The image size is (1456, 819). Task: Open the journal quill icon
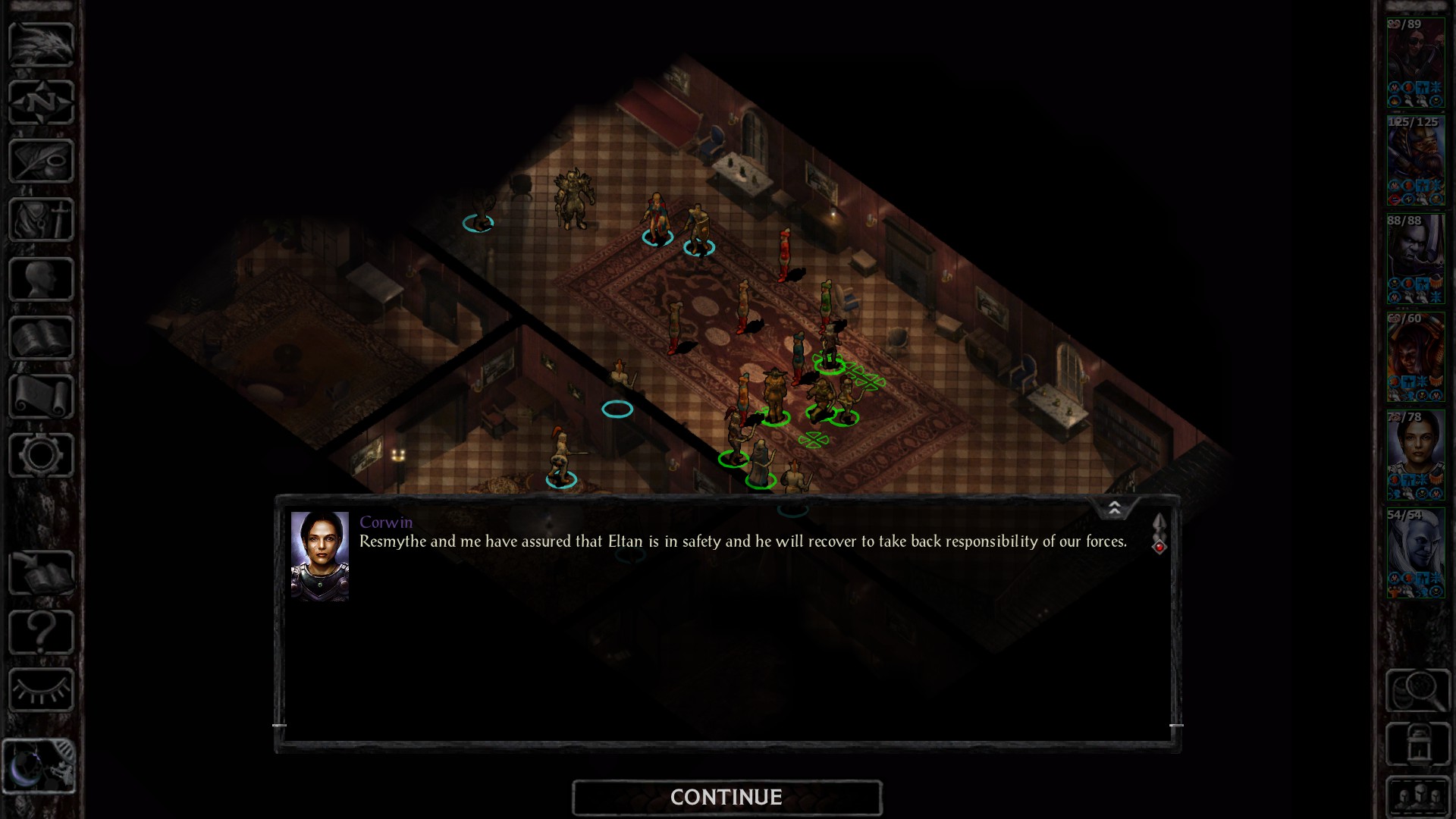pyautogui.click(x=41, y=161)
